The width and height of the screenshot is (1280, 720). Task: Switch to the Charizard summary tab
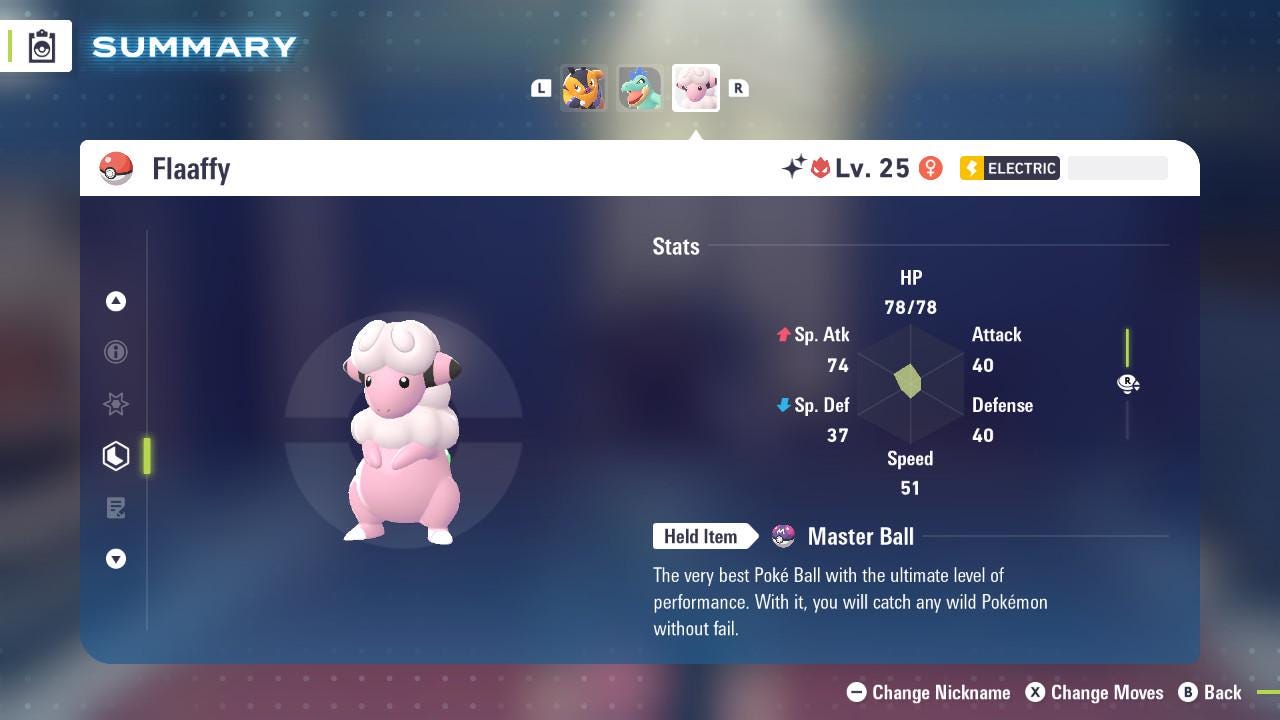[584, 88]
